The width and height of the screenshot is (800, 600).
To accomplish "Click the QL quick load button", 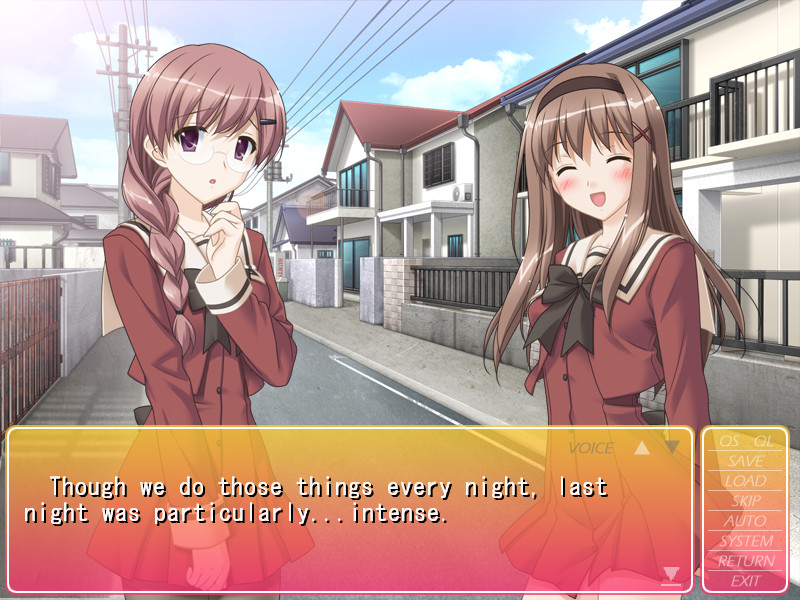I will (x=763, y=441).
